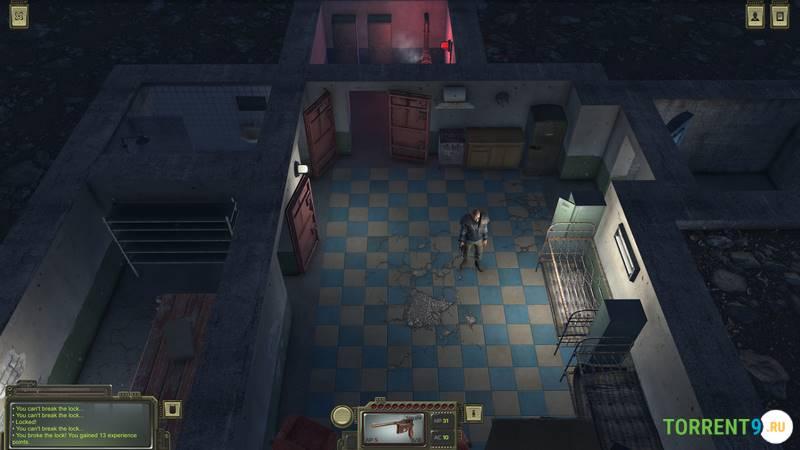
Task: Open the torrent9.ru watermark link
Action: coord(726,427)
